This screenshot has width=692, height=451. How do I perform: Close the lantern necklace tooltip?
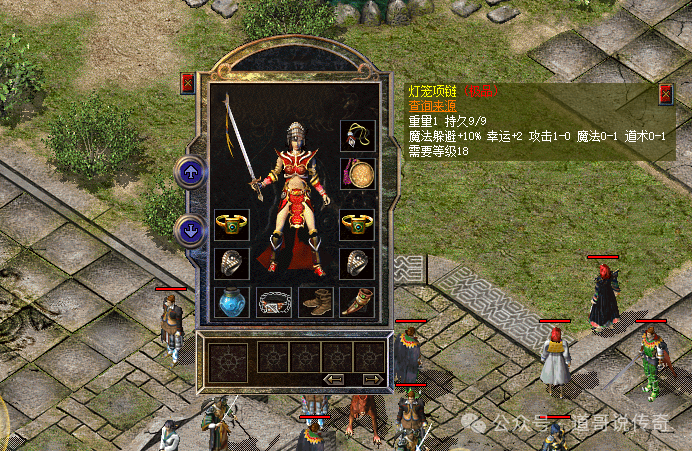[666, 95]
